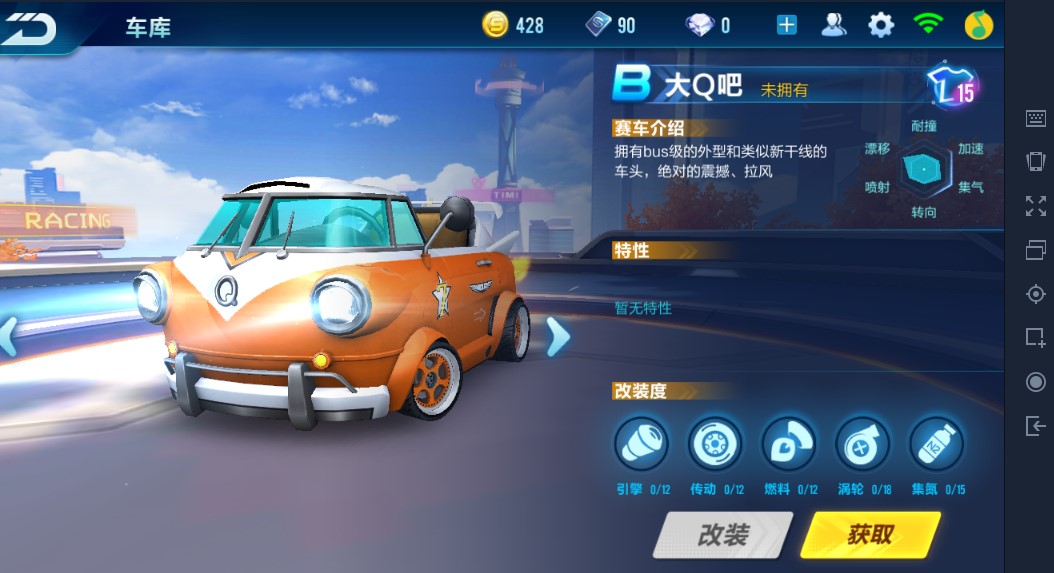Choose the 燃料 fuel upgrade icon
Viewport: 1054px width, 573px height.
(x=789, y=443)
